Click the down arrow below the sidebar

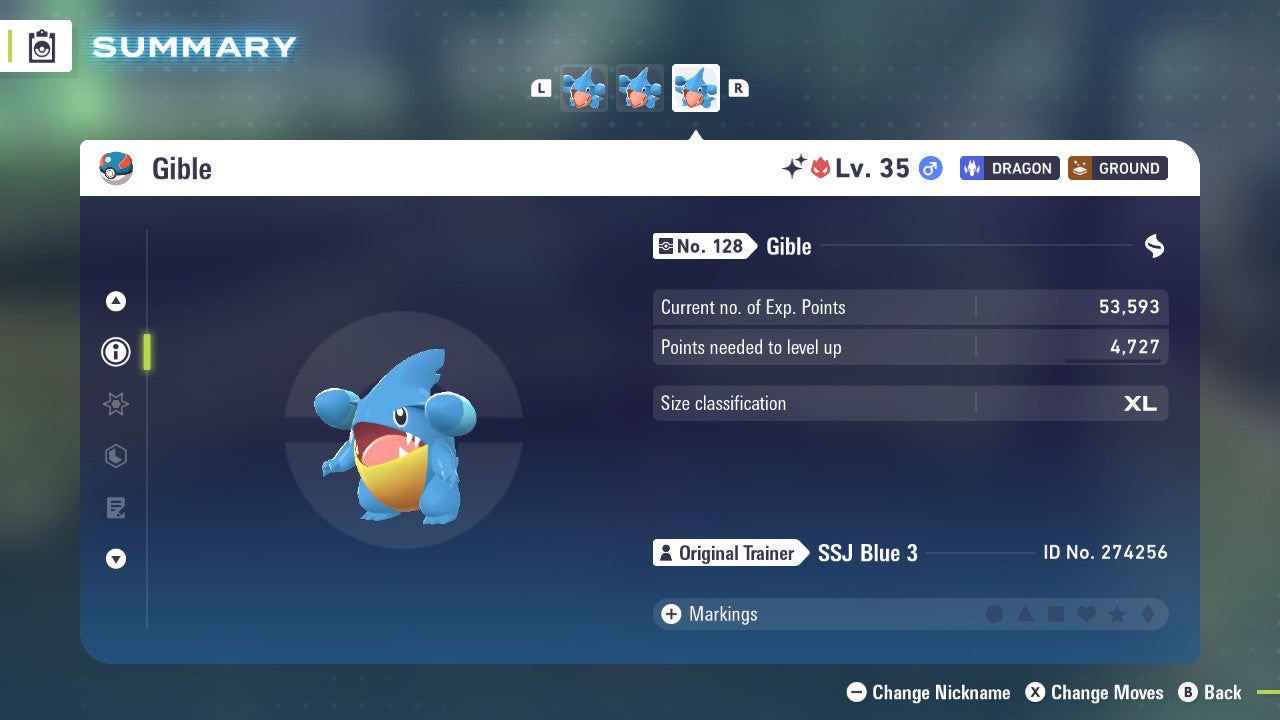pyautogui.click(x=115, y=560)
